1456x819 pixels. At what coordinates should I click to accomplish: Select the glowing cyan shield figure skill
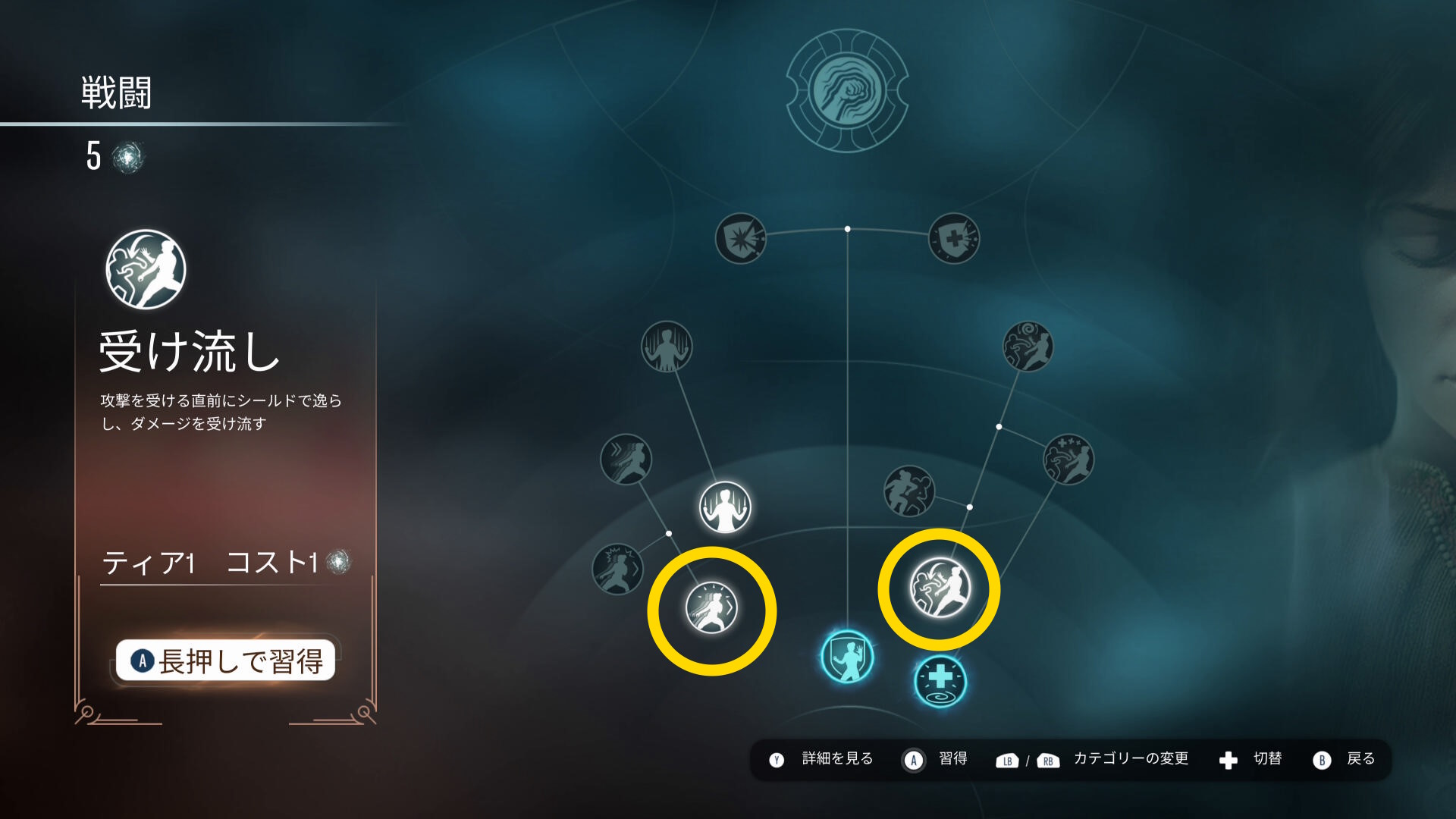(847, 657)
